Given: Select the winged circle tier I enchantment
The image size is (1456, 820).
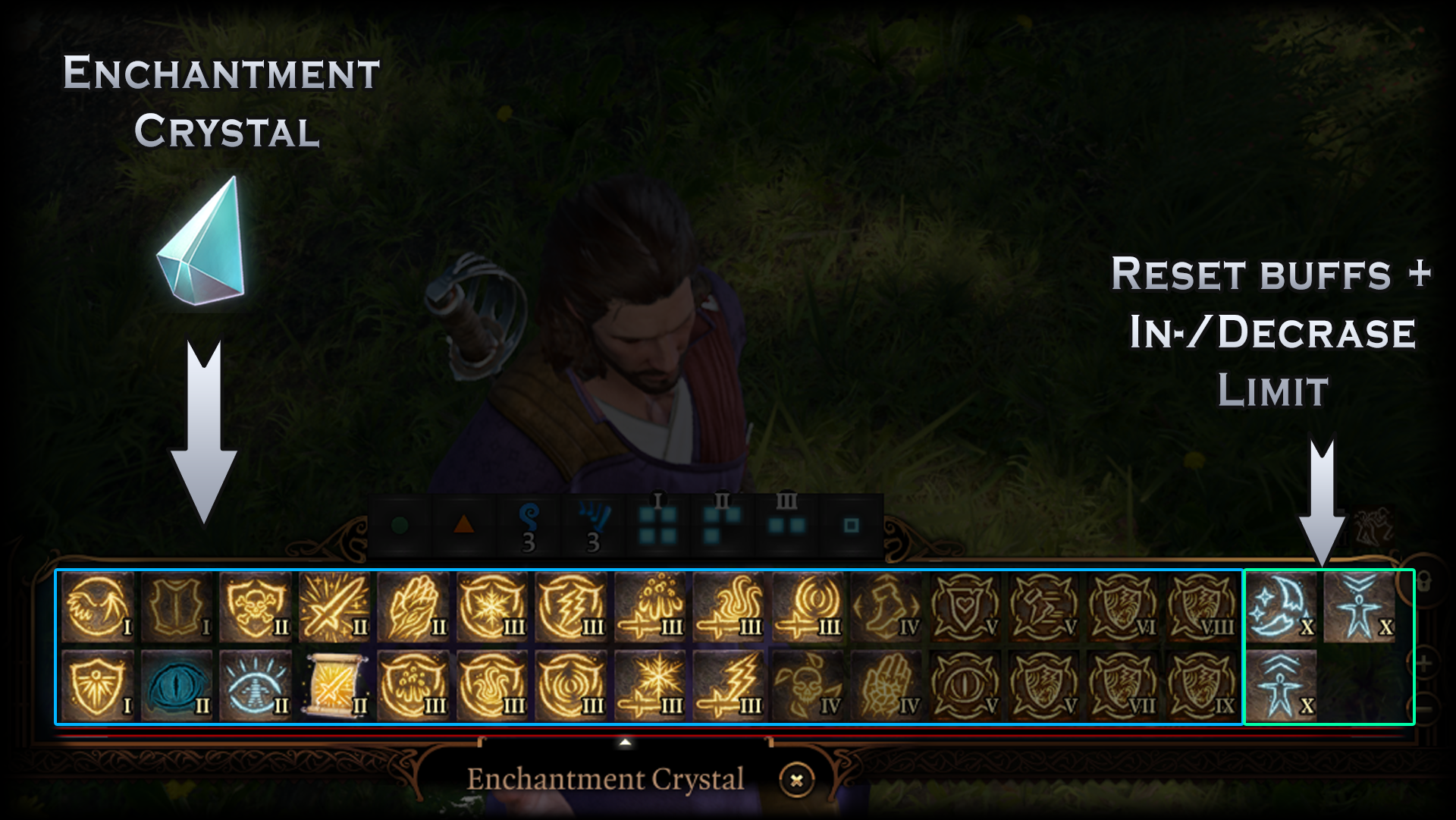Looking at the screenshot, I should [97, 607].
